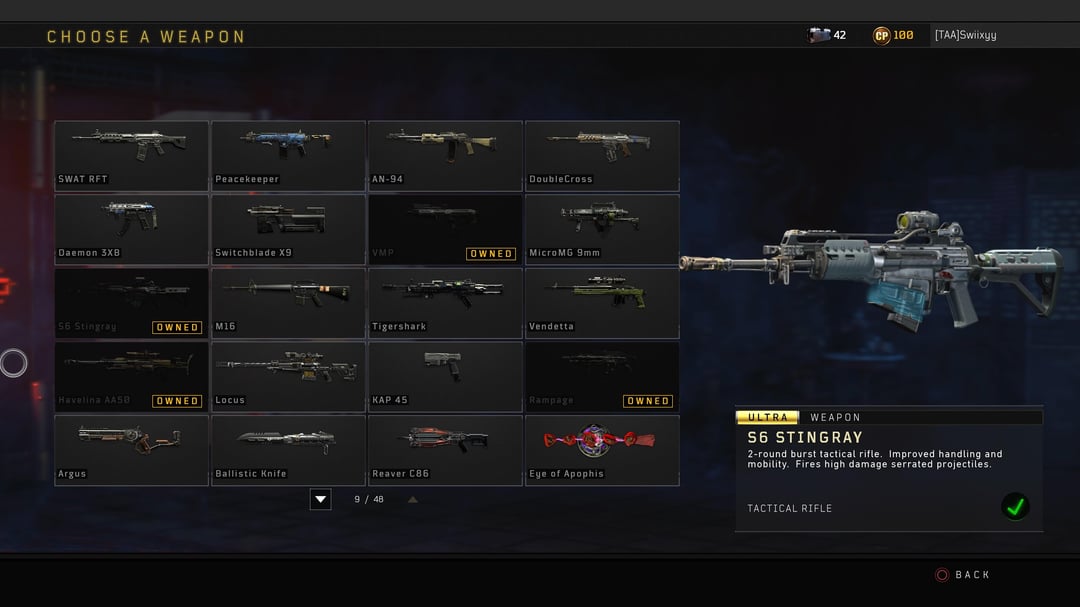Screen dimensions: 1080x607
Task: Choose the Locus sniper rifle
Action: coord(288,376)
